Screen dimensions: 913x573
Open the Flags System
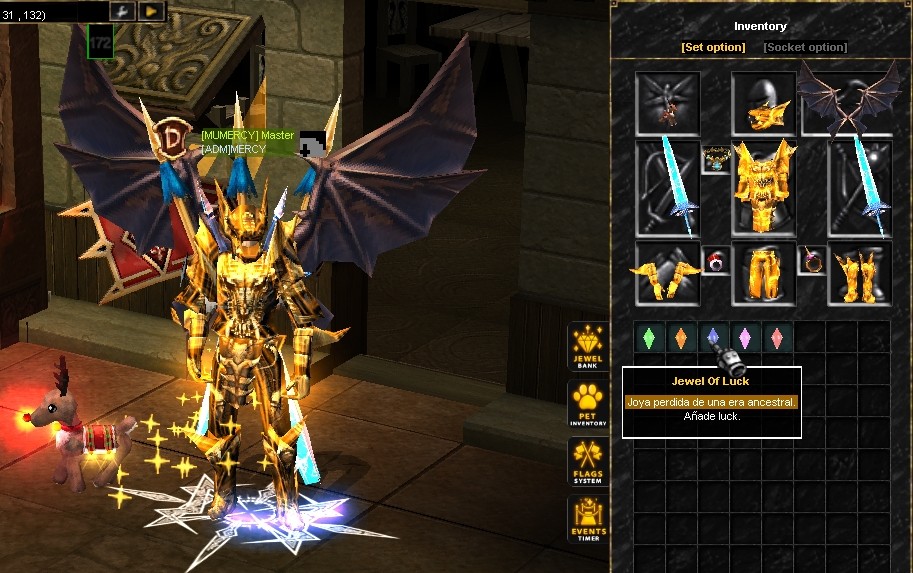tap(588, 463)
